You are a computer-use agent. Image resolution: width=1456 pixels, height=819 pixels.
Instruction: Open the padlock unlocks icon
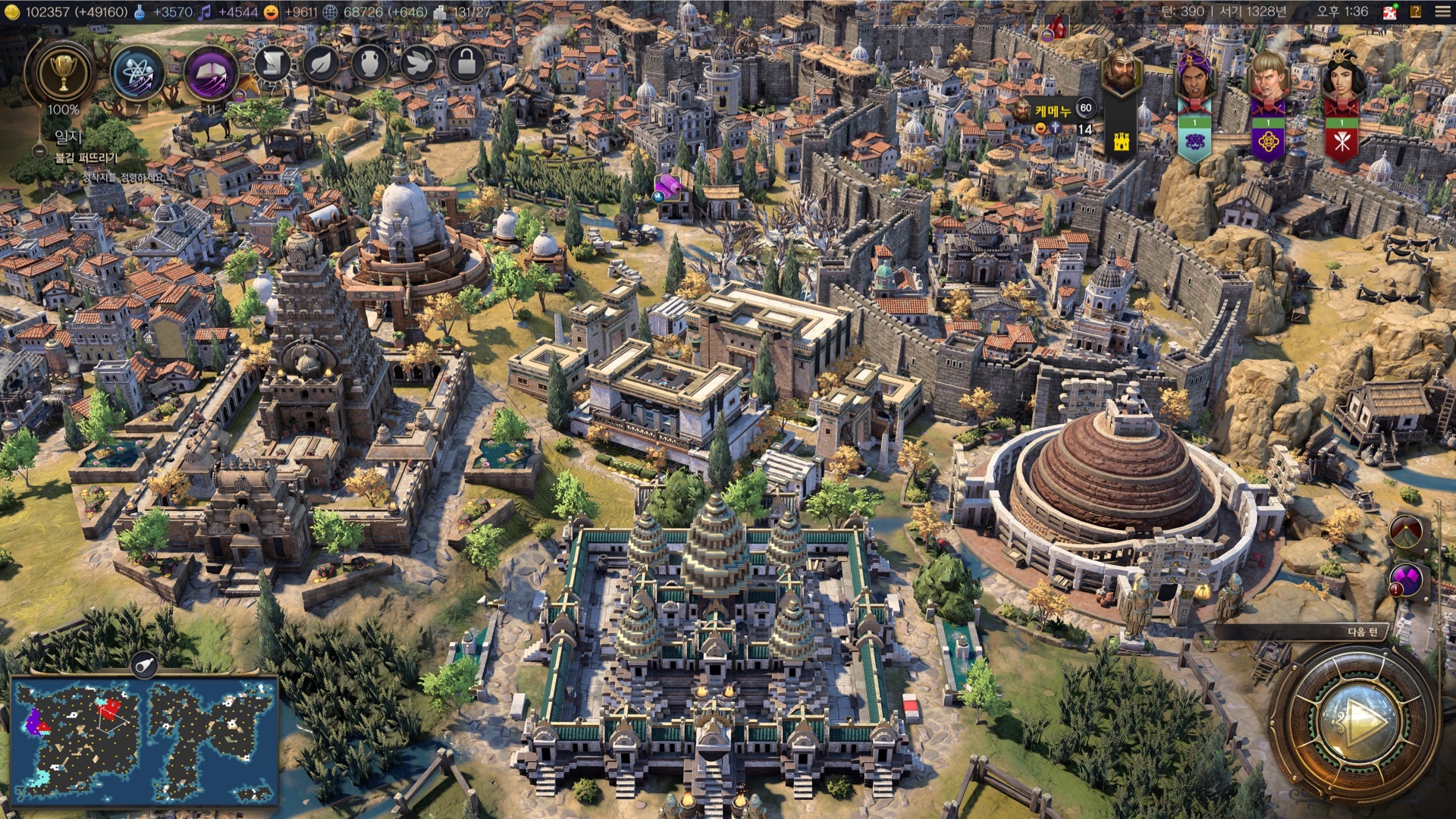pos(466,64)
